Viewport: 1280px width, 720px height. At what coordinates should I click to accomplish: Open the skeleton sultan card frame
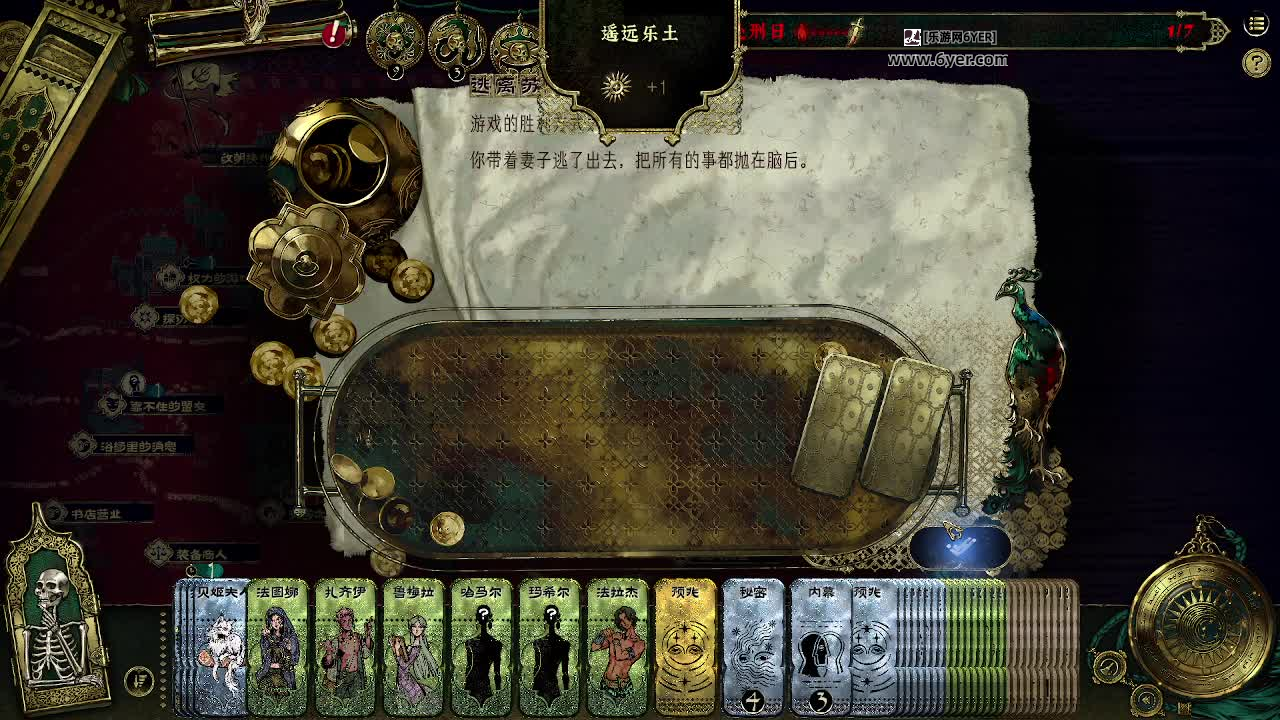[x=55, y=610]
